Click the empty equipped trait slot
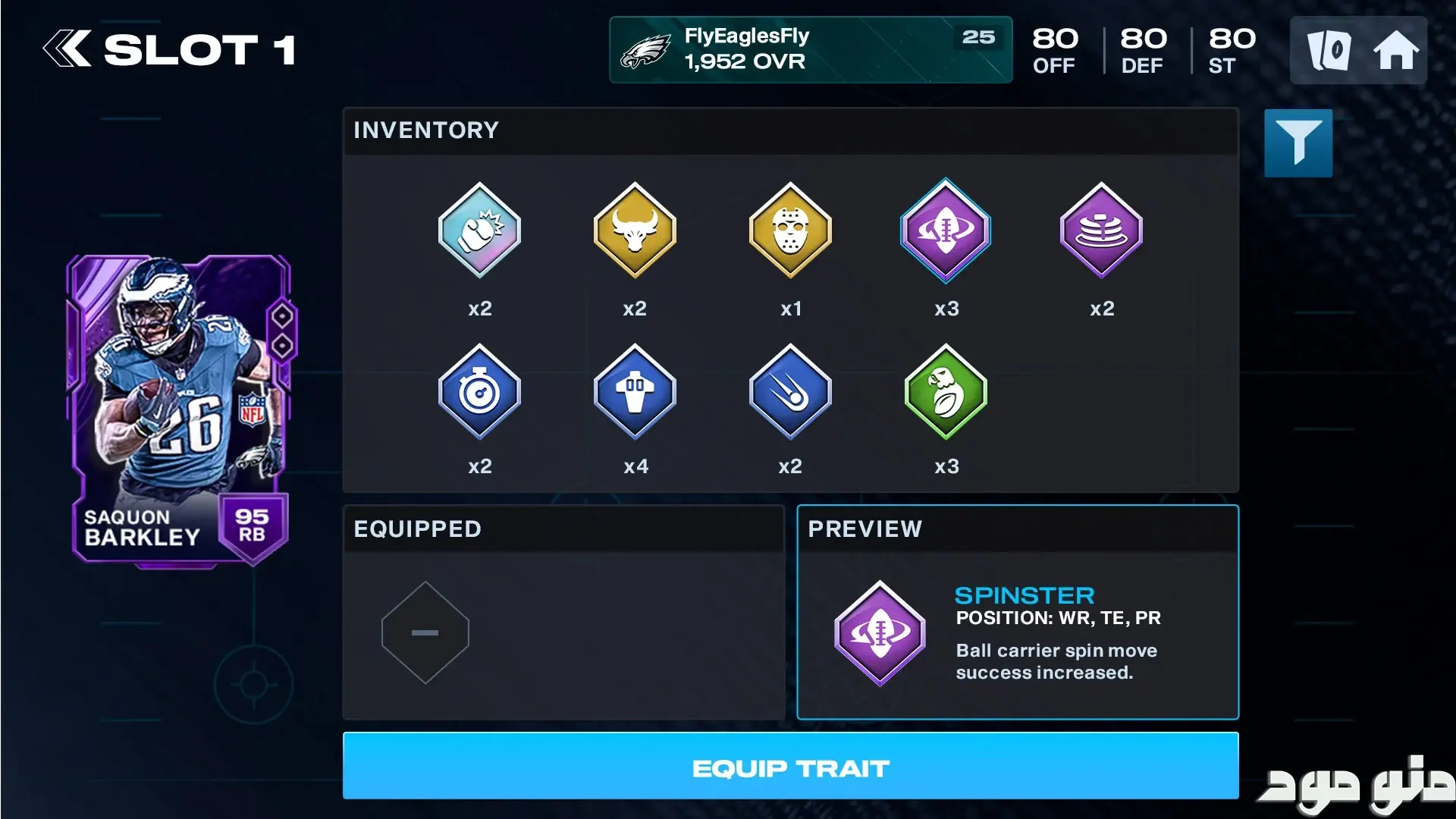This screenshot has height=819, width=1456. [425, 632]
